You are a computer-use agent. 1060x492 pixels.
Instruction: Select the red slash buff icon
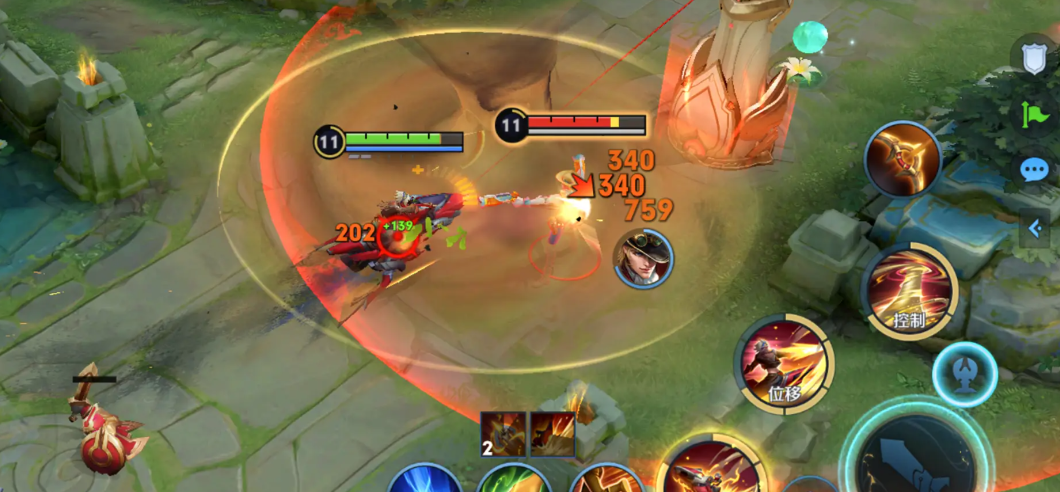tap(552, 435)
